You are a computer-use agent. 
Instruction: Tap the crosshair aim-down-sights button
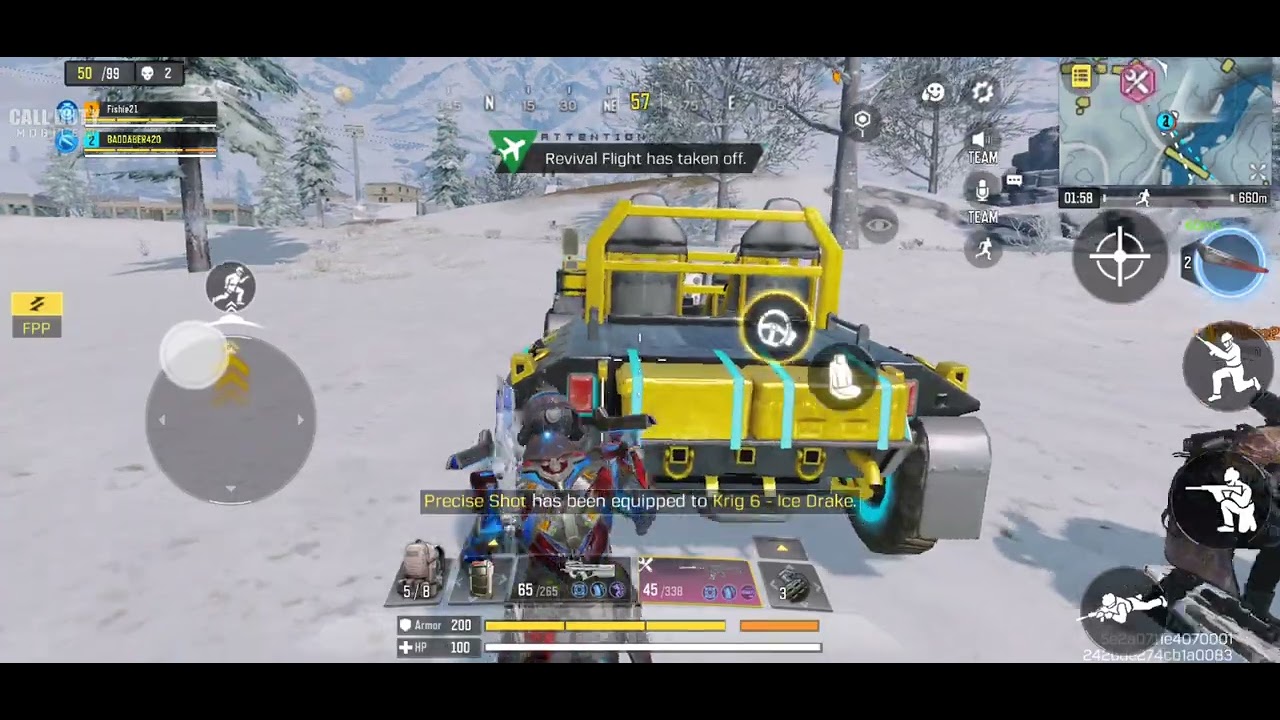click(x=1120, y=256)
